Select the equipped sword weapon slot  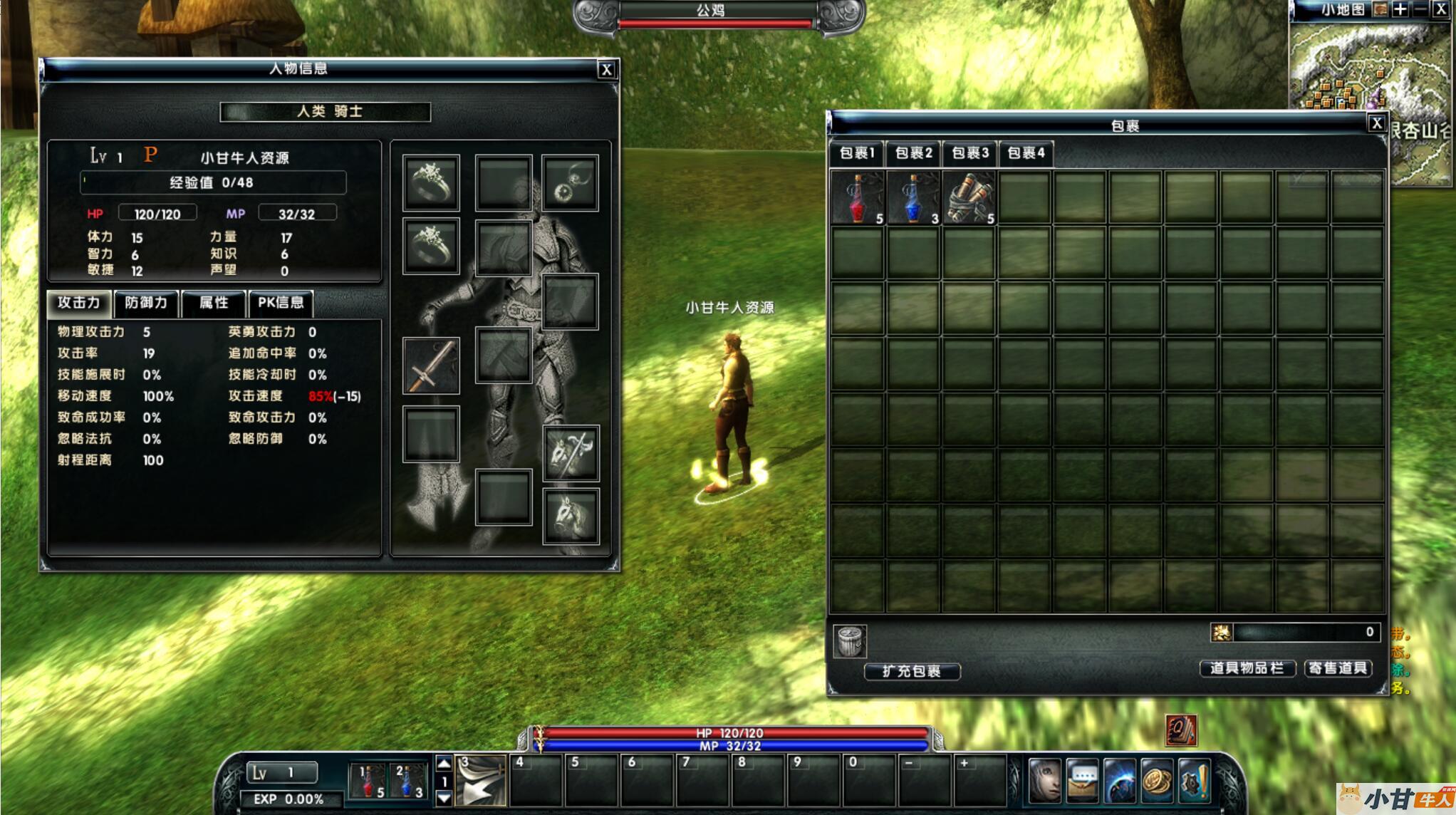click(x=431, y=366)
